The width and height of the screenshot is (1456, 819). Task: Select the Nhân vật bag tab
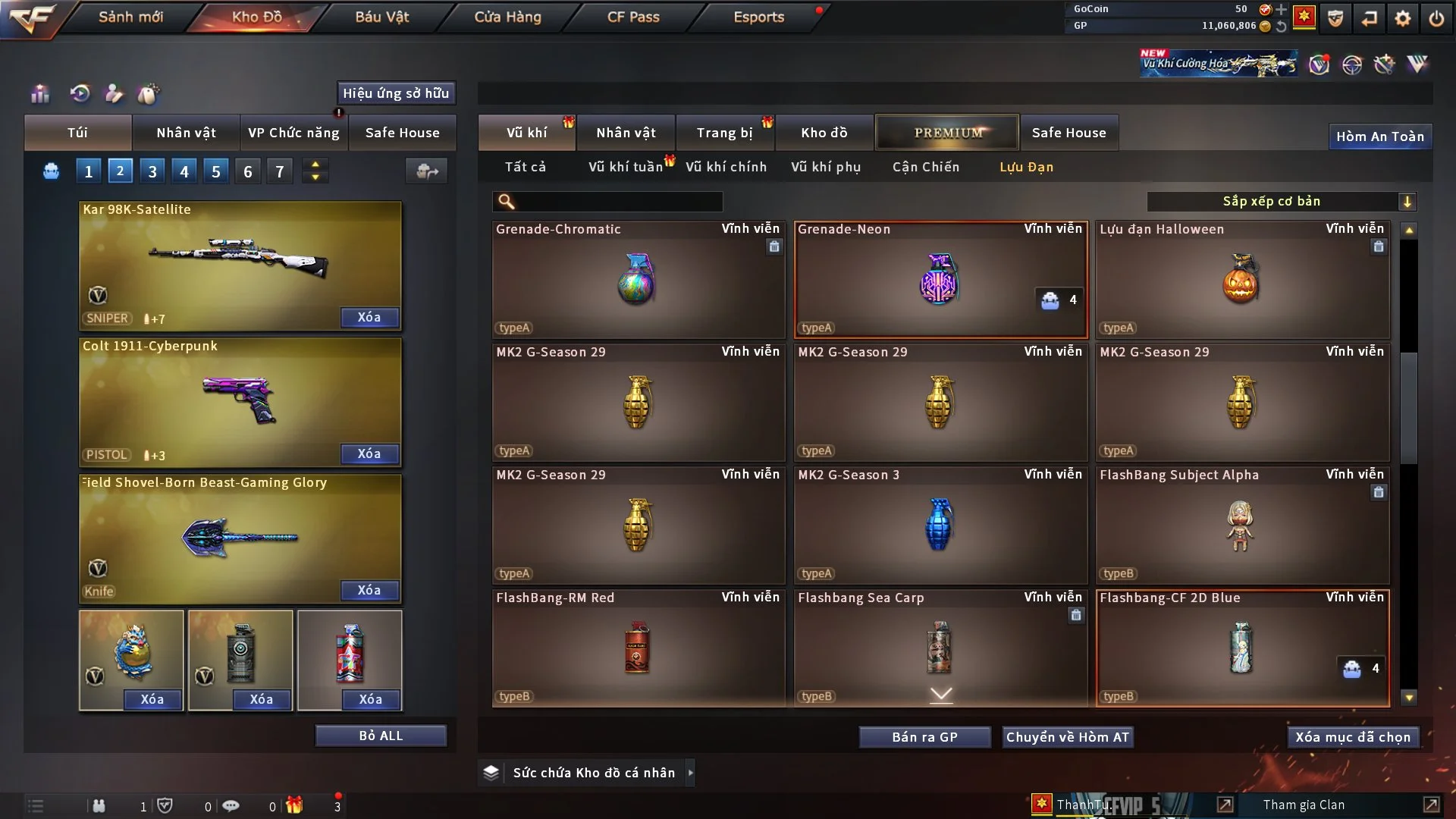coord(186,133)
